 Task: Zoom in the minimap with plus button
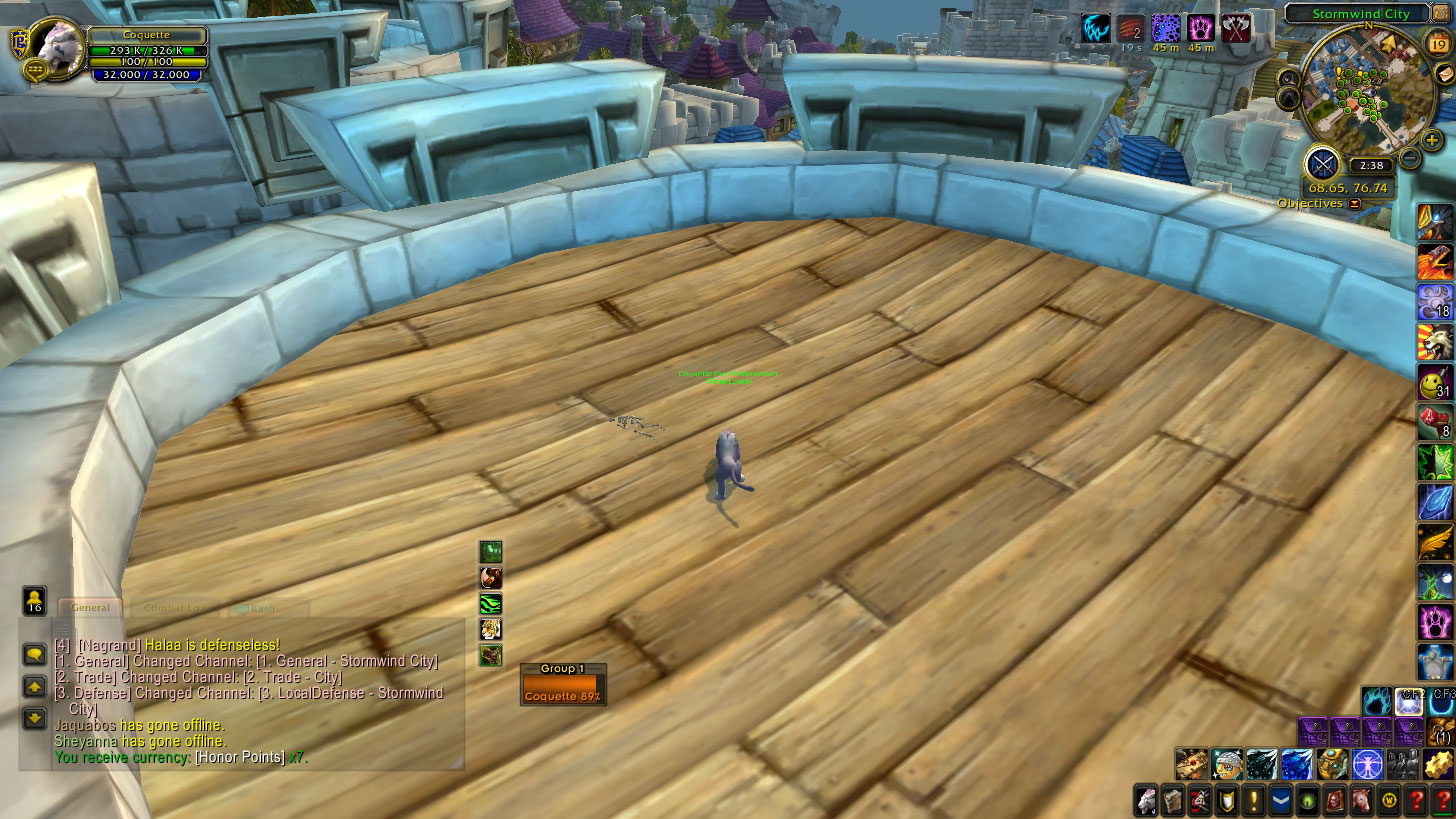point(1432,141)
